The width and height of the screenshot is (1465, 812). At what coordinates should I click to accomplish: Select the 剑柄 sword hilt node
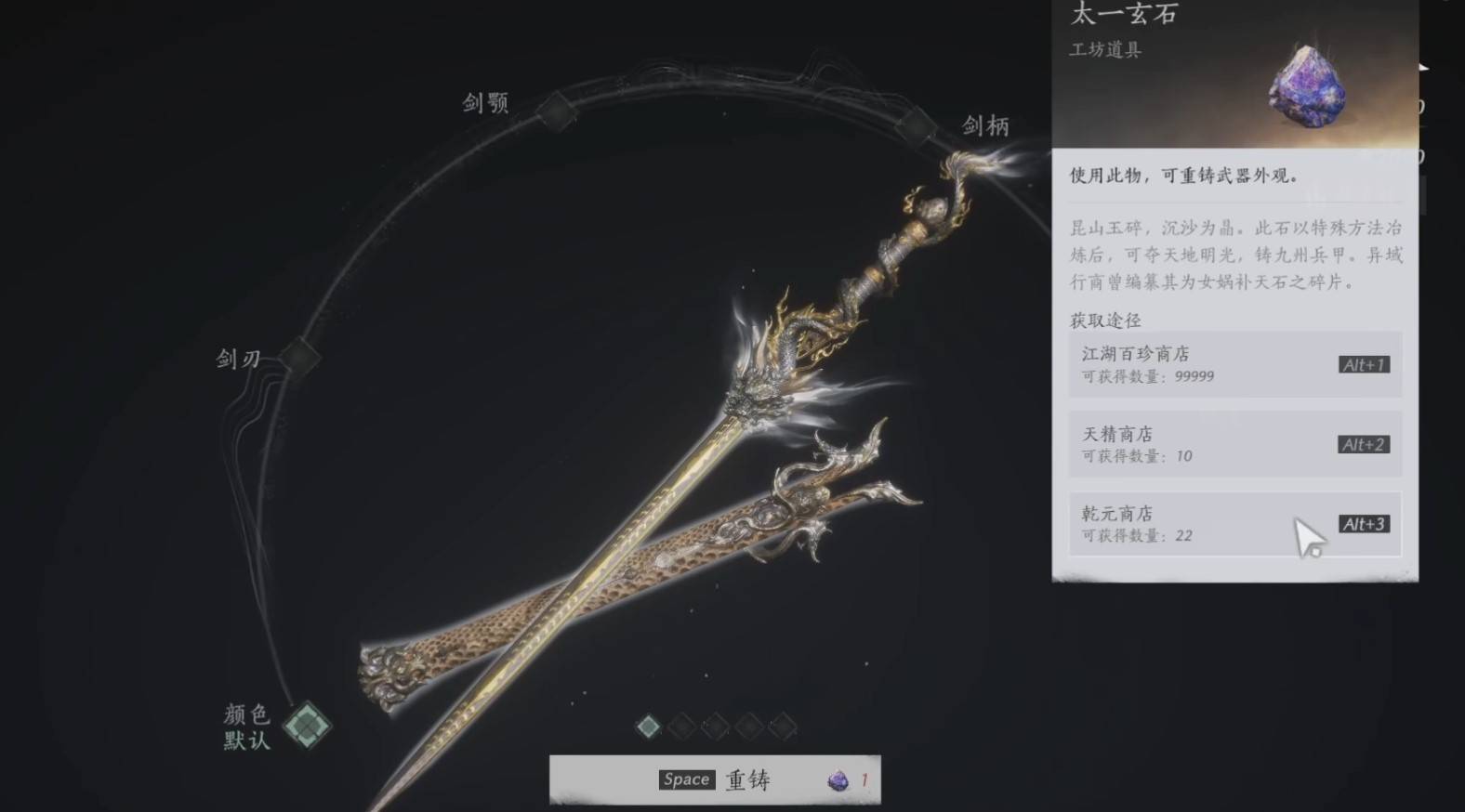click(x=916, y=124)
